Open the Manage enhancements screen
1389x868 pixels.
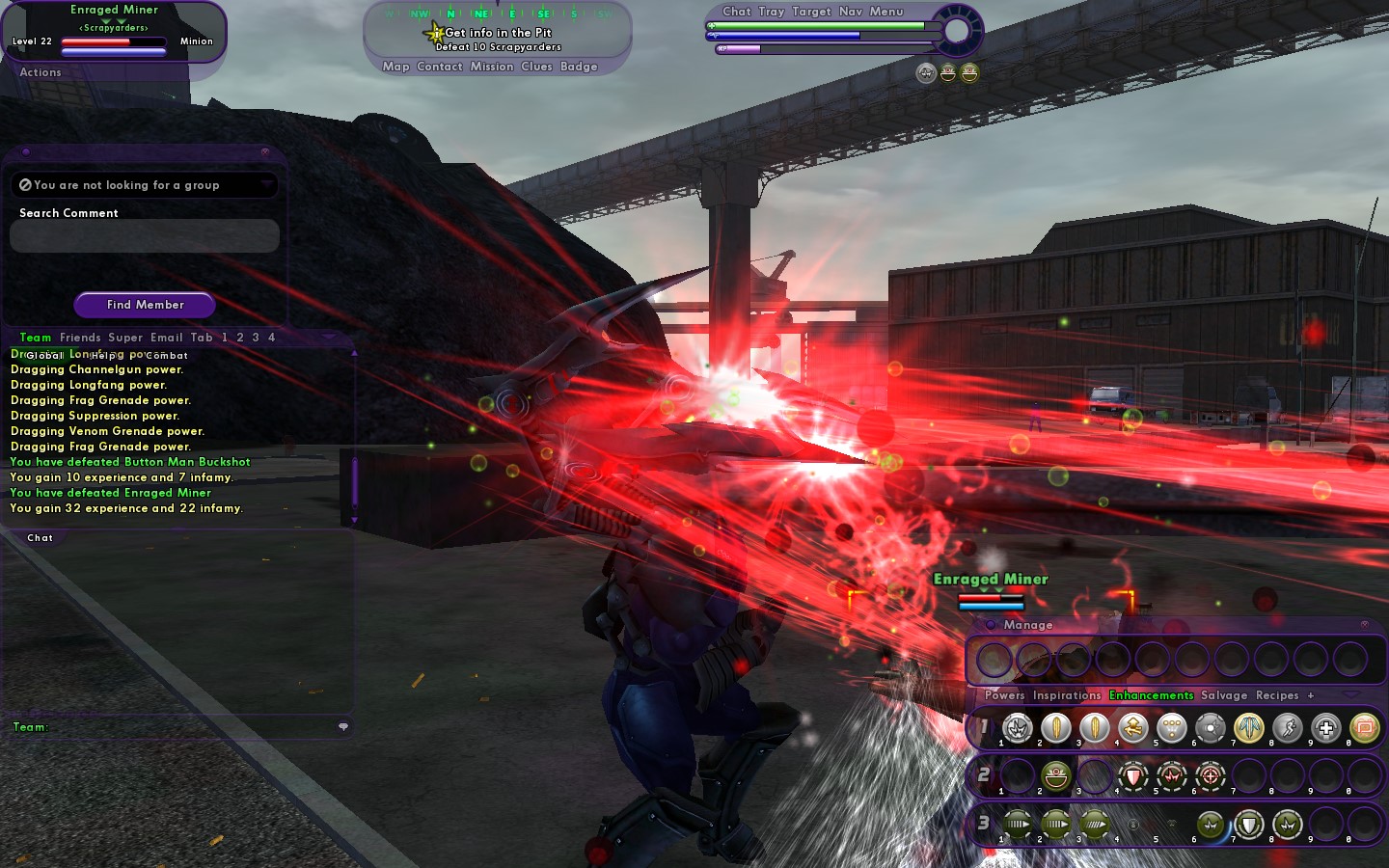pos(1027,625)
